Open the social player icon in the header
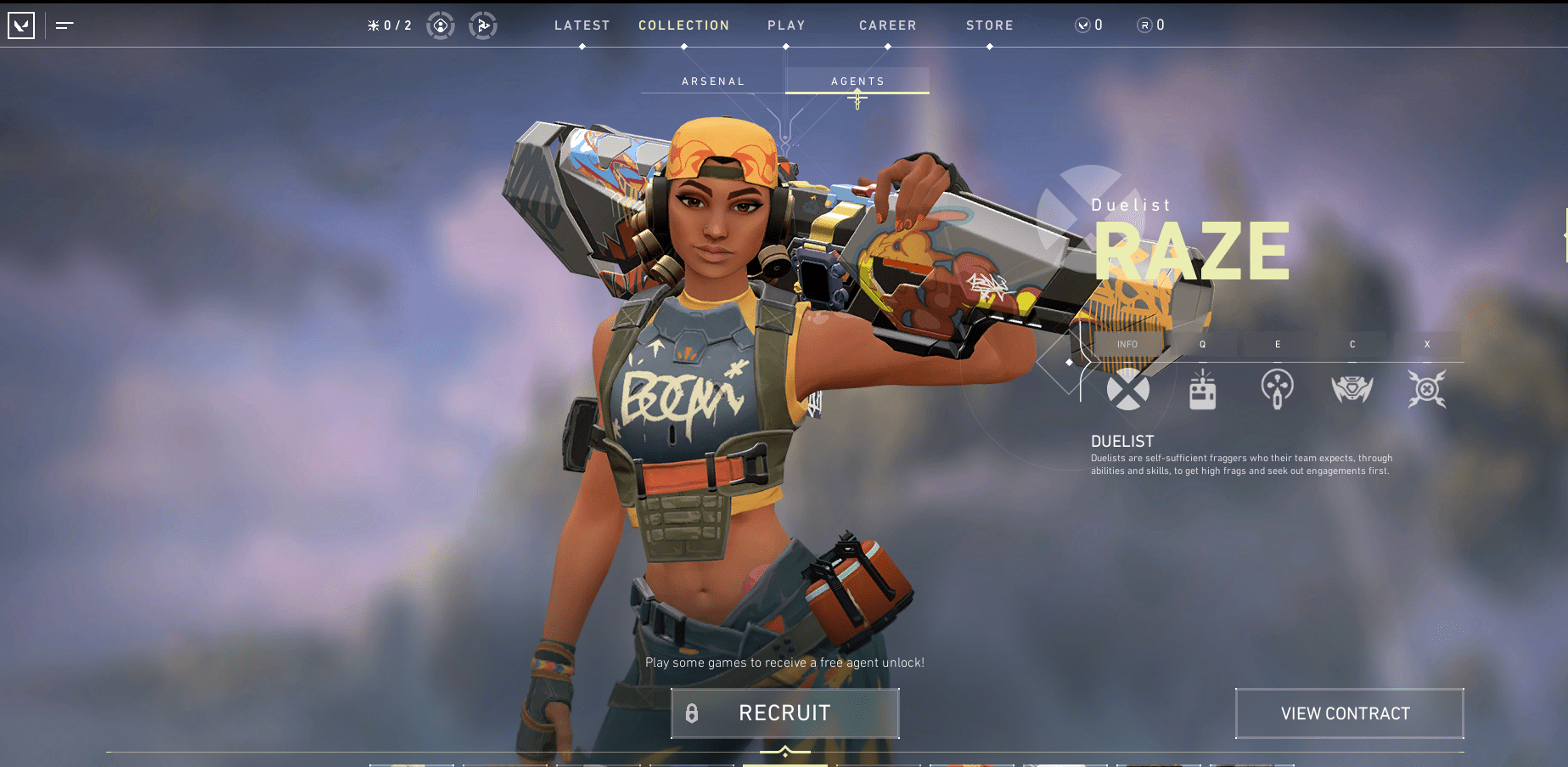Viewport: 1568px width, 767px height. tap(441, 25)
